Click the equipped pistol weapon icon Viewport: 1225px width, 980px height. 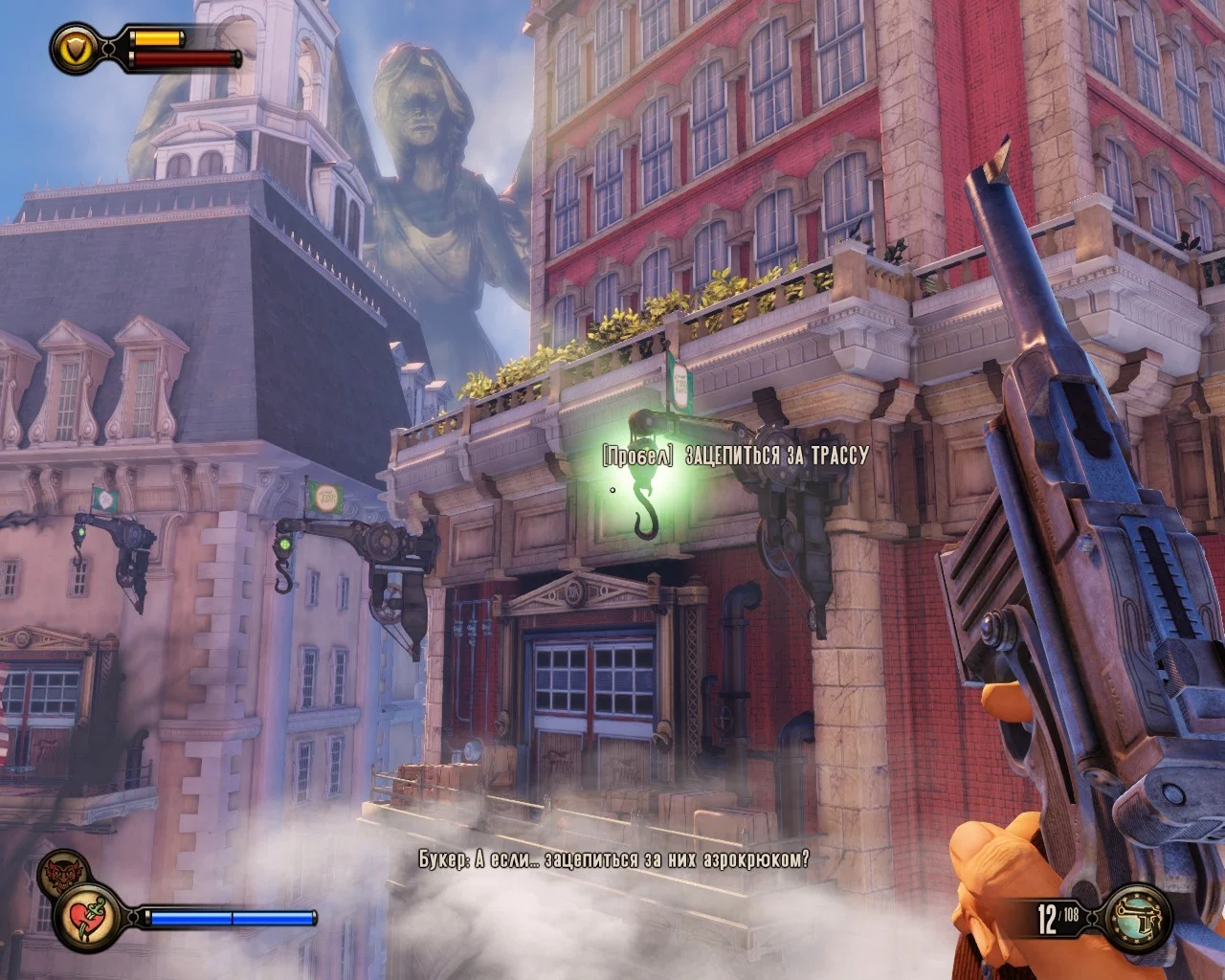click(x=1138, y=918)
